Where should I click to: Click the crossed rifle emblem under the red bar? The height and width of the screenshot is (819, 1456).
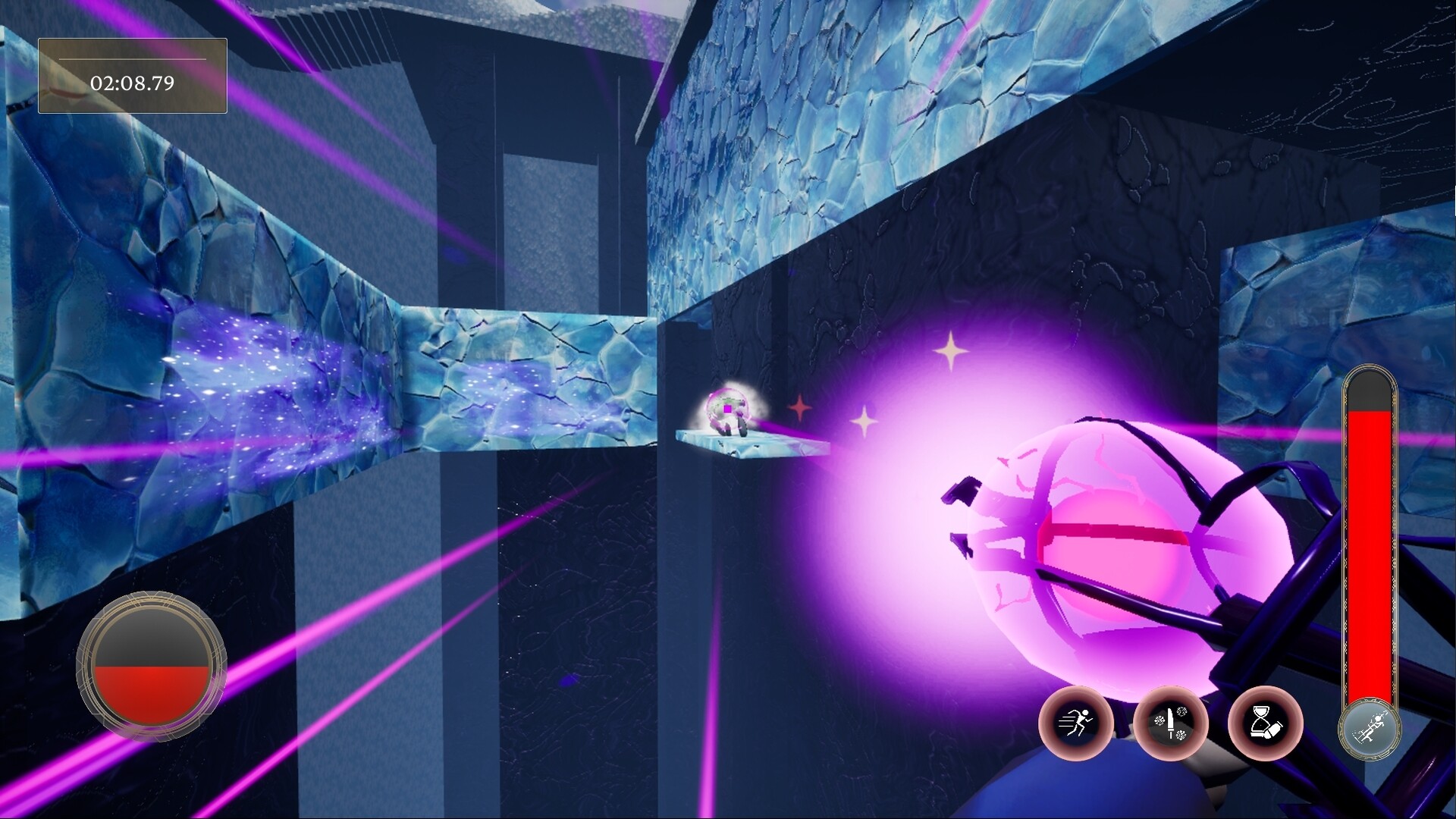(x=1371, y=731)
